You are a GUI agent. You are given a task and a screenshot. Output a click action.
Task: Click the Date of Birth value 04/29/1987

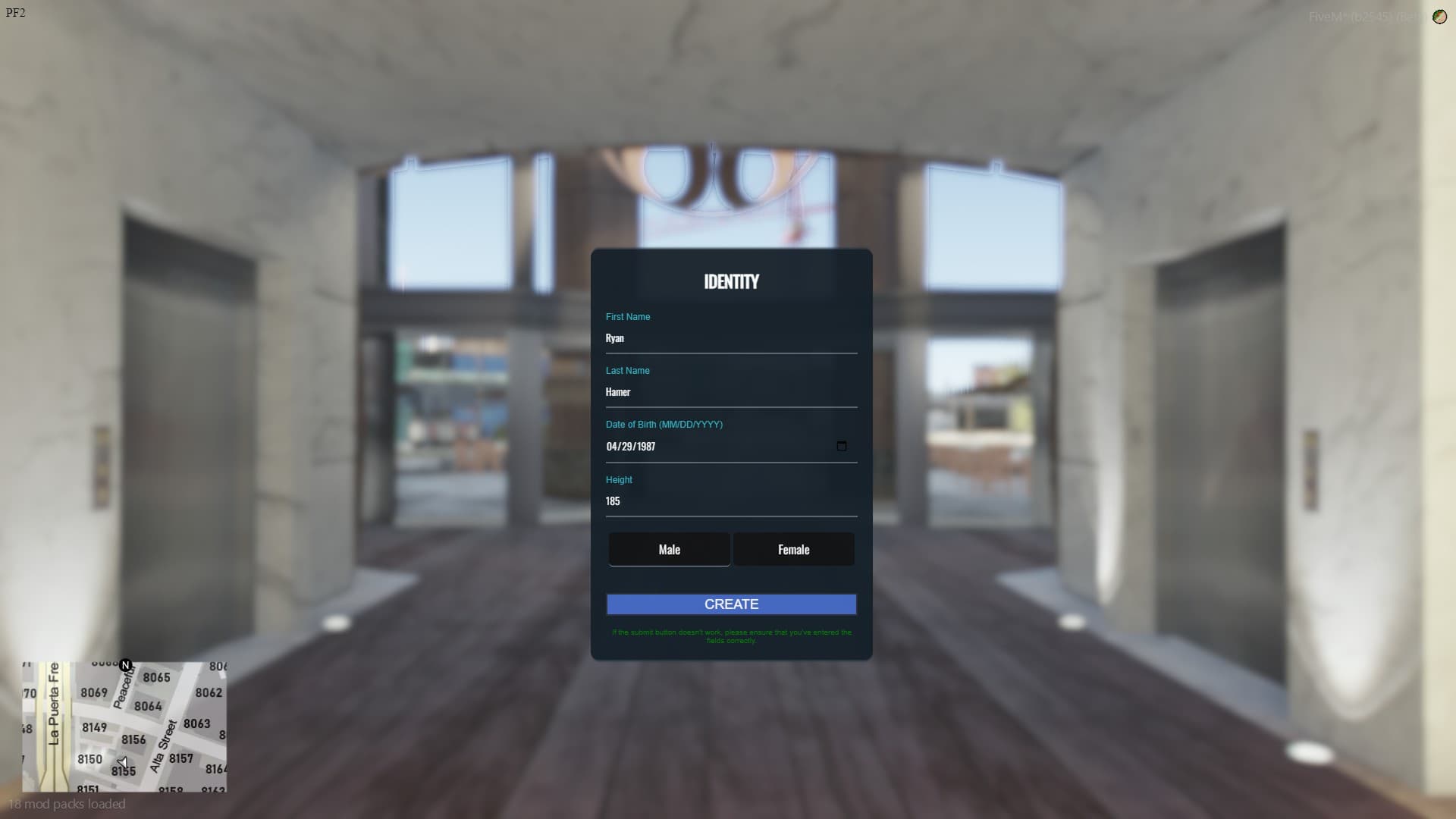coord(631,447)
